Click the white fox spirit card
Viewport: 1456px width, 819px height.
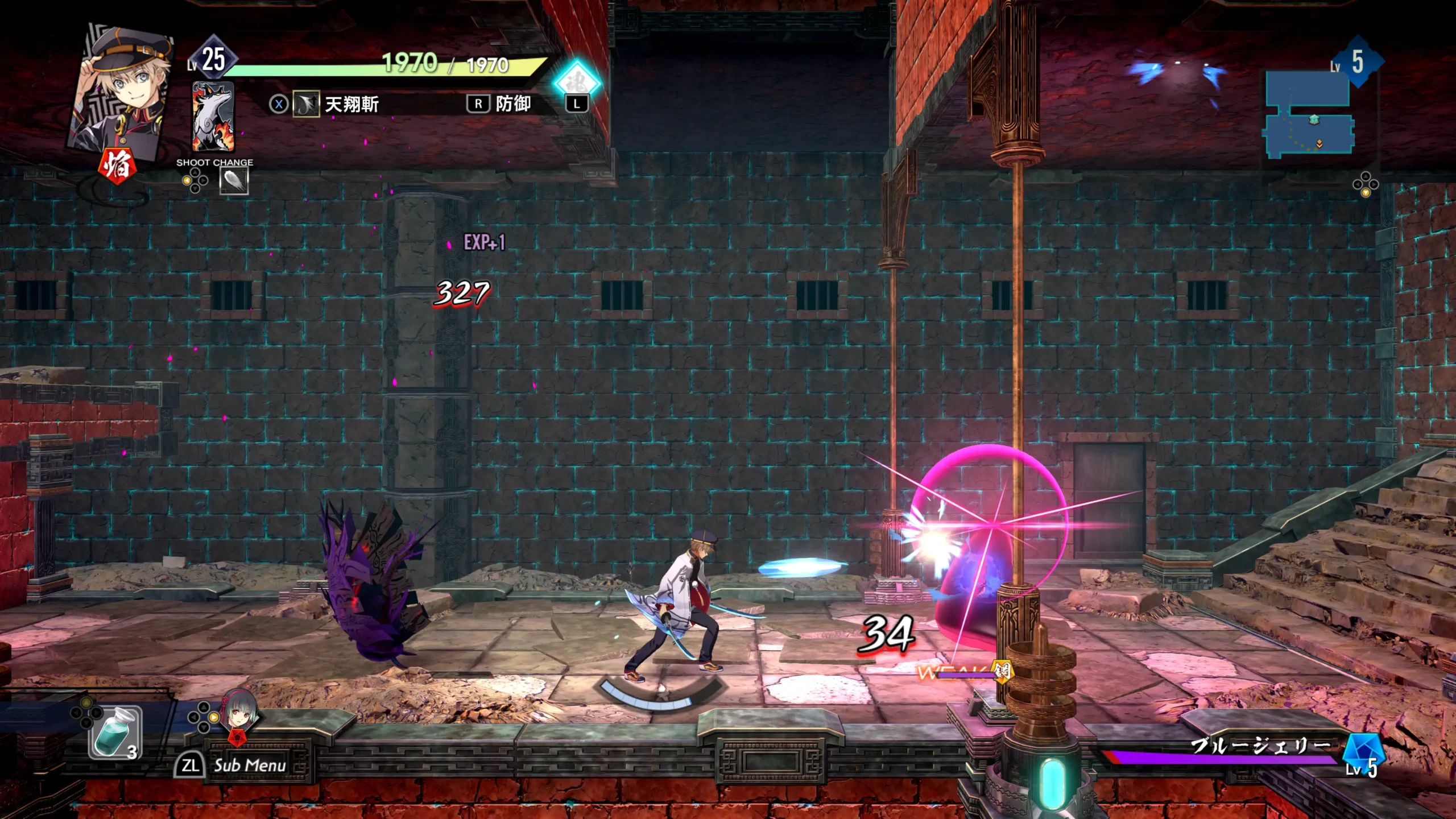(x=213, y=117)
